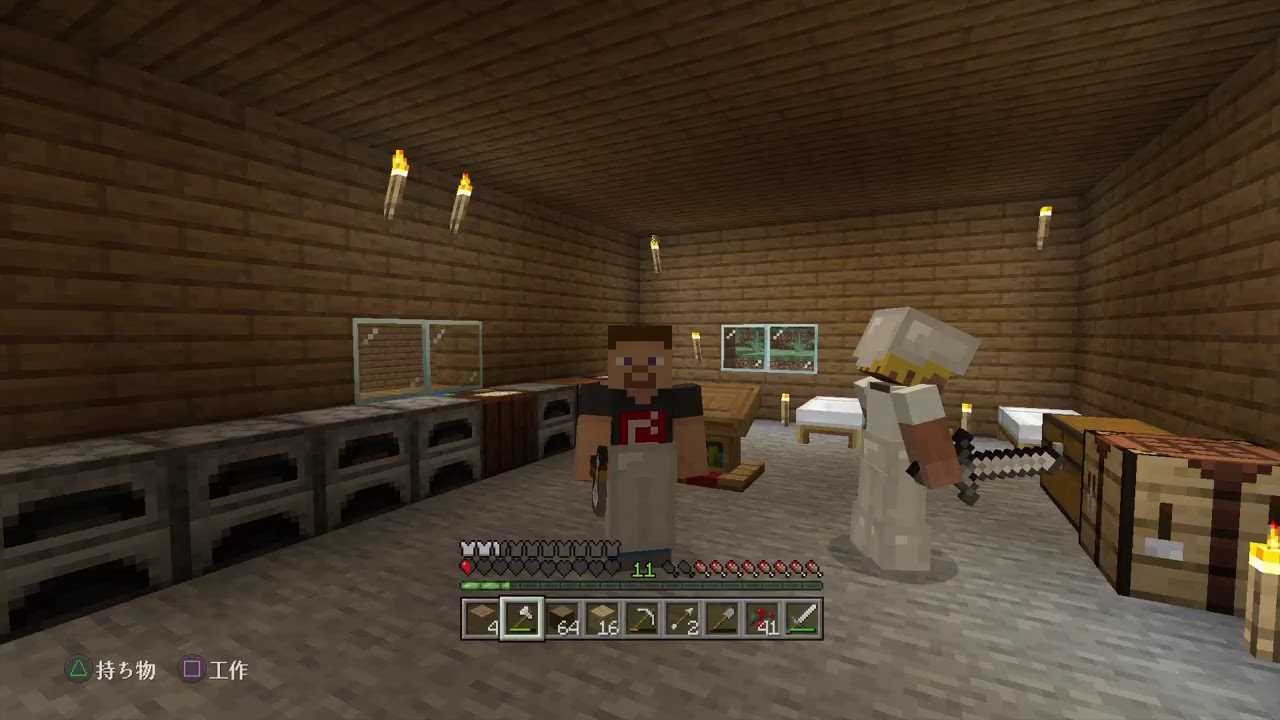
Task: Open the 持ち物 inventory option
Action: coord(124,671)
